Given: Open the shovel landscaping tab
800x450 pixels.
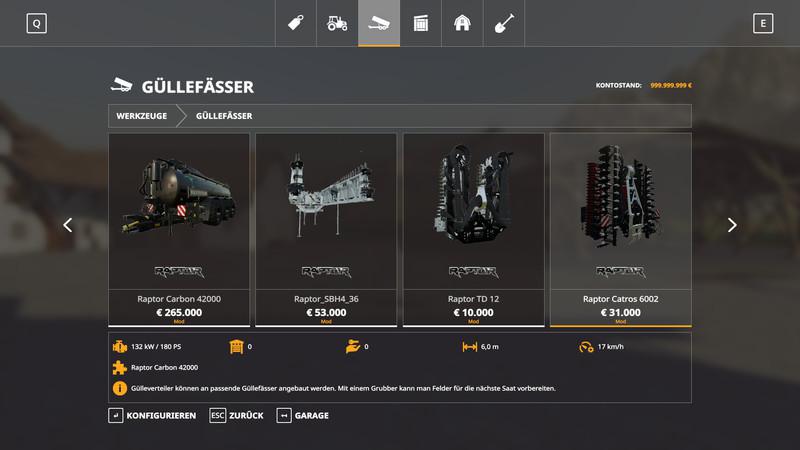Looking at the screenshot, I should [x=503, y=23].
